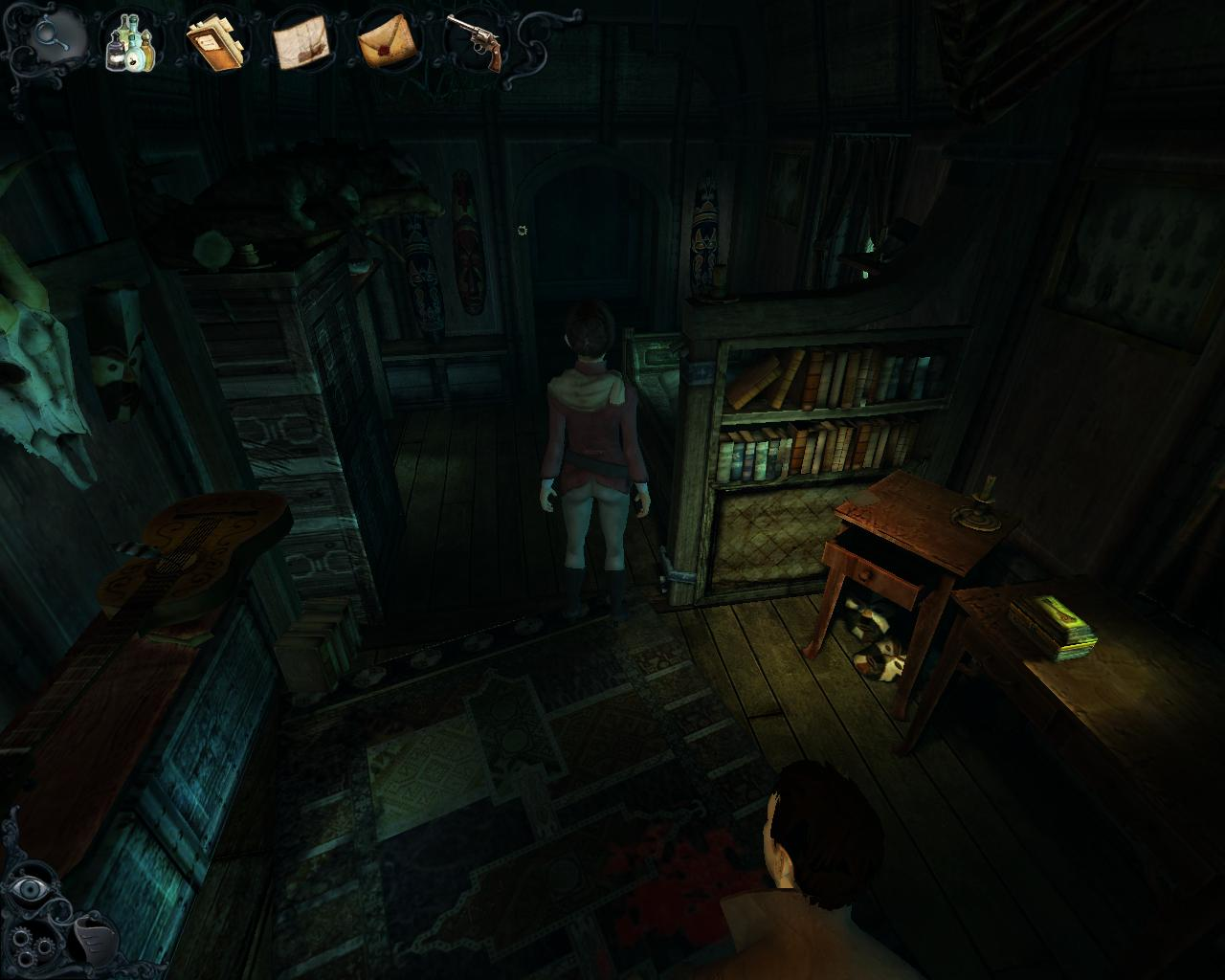
Task: Pick the potion bottles from inventory
Action: tap(129, 44)
